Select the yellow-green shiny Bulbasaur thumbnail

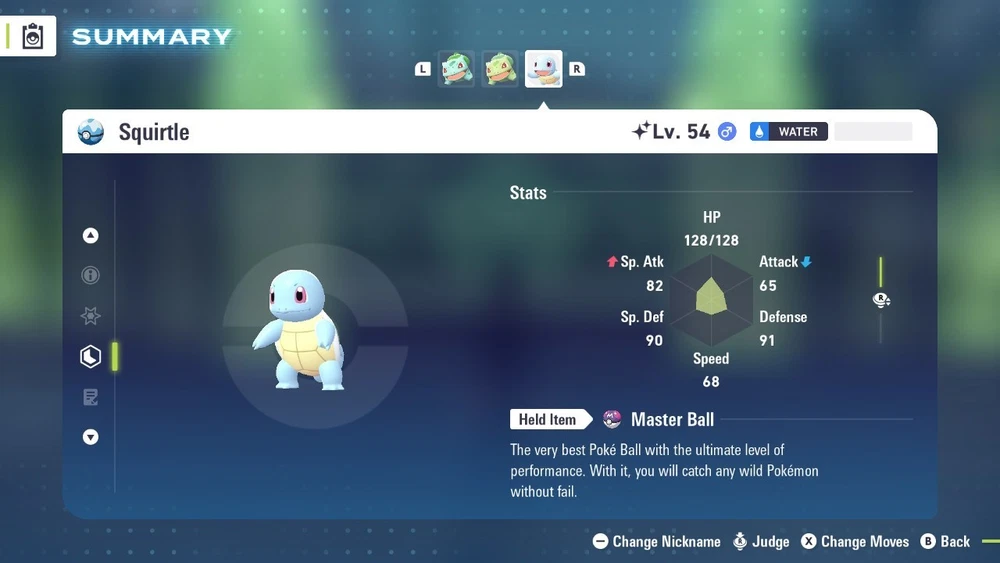click(500, 69)
